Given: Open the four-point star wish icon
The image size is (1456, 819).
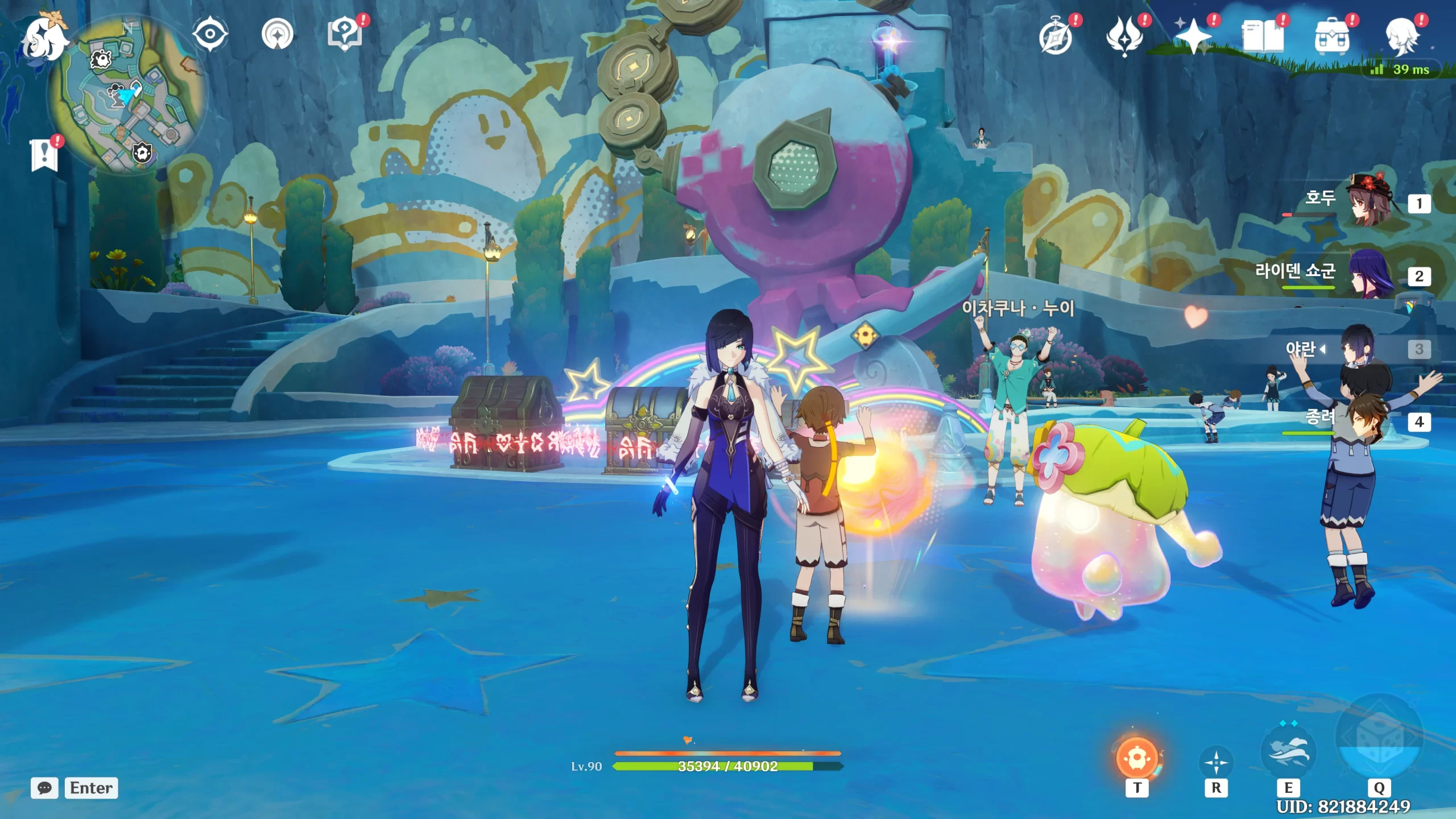Looking at the screenshot, I should tap(1193, 36).
